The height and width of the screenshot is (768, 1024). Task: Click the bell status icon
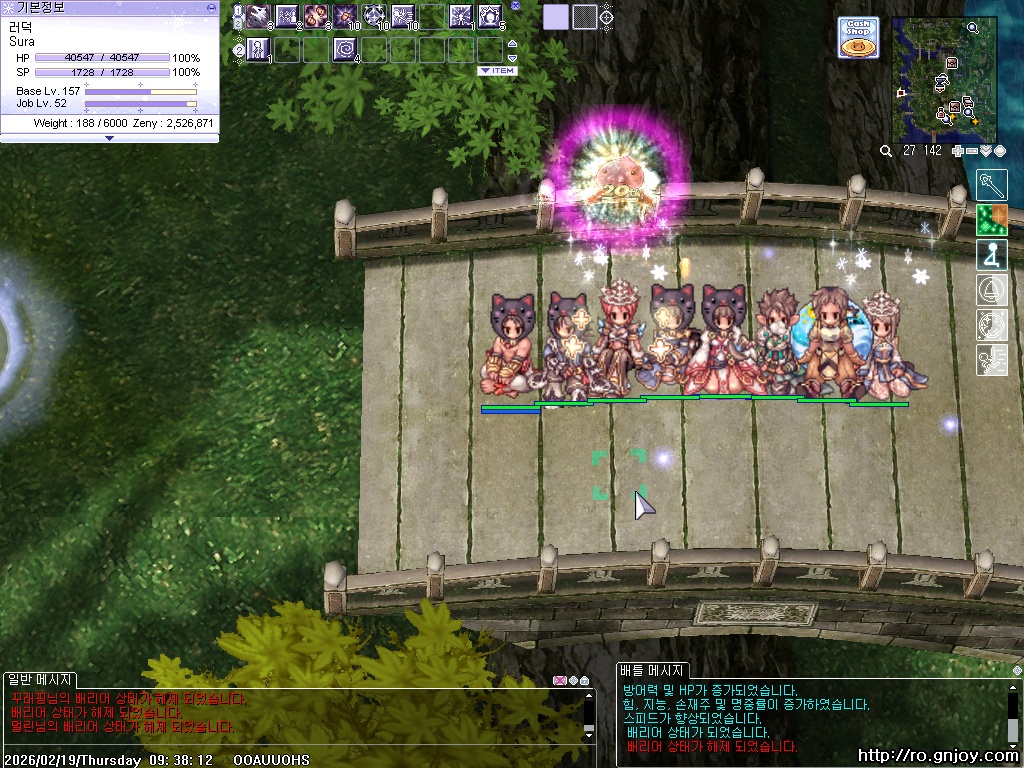991,290
